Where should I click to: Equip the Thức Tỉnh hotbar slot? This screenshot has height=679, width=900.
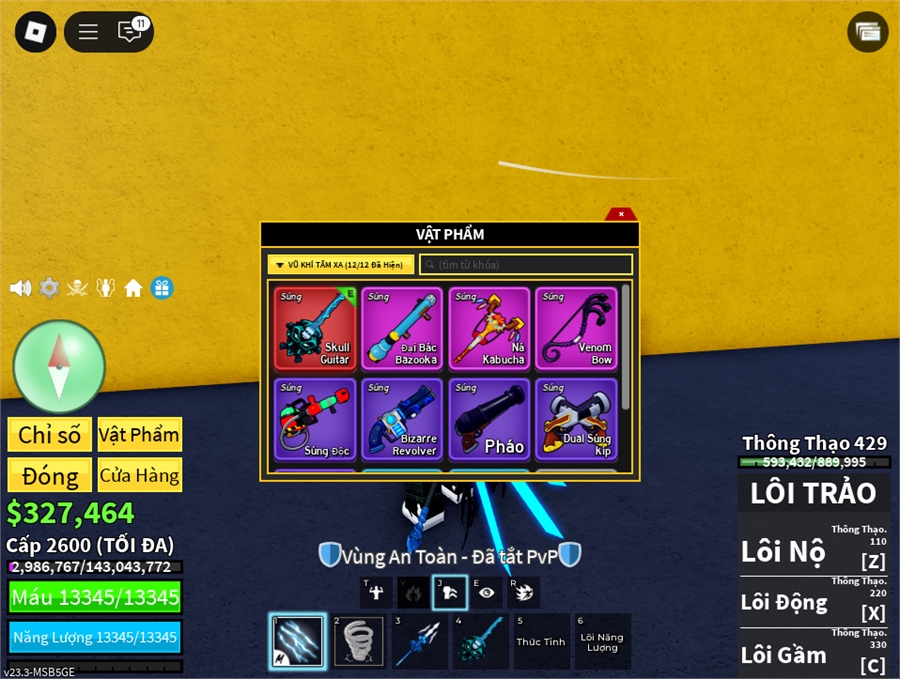click(x=541, y=641)
